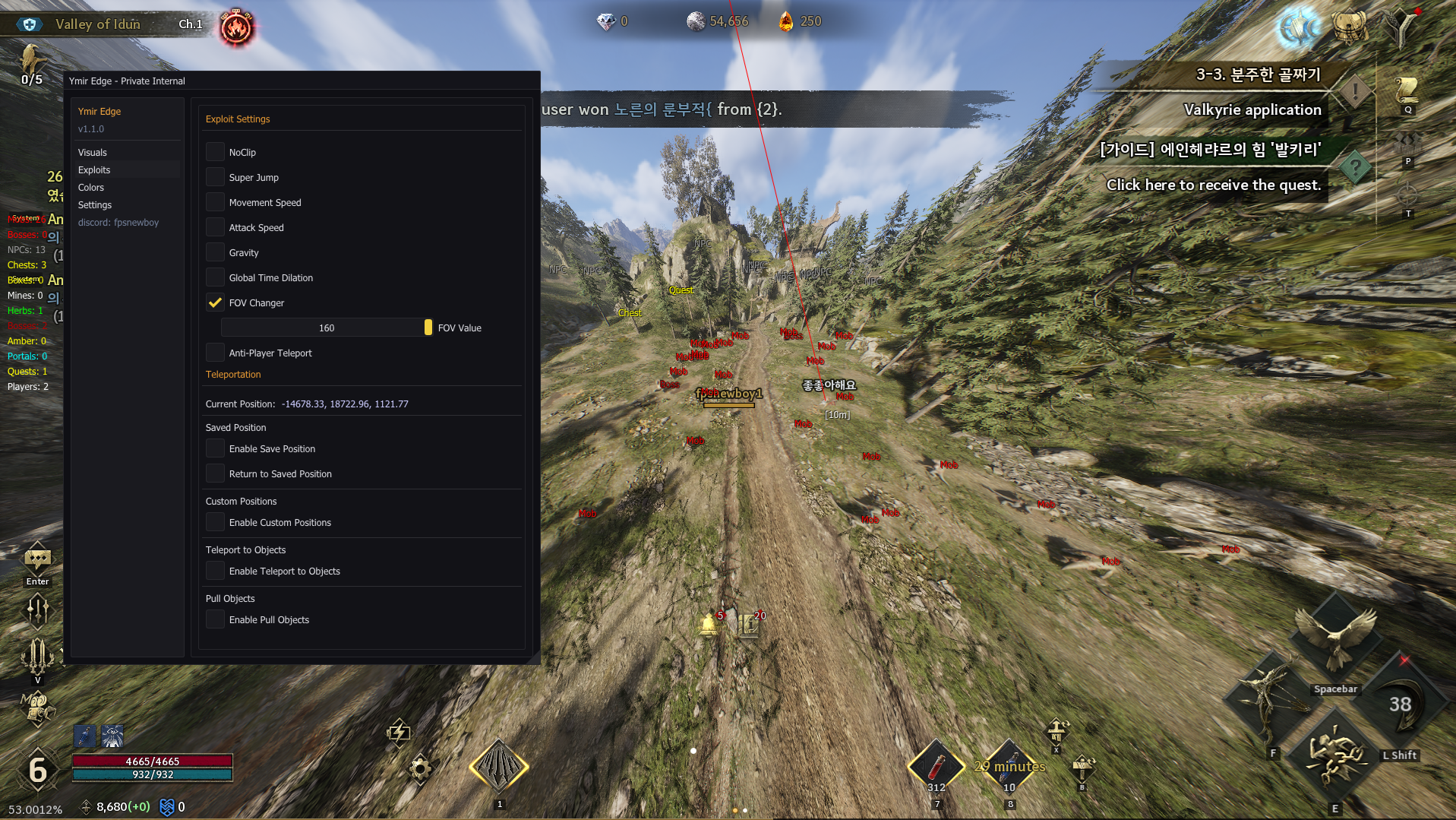Toggle Enable Custom Positions
Image resolution: width=1456 pixels, height=820 pixels.
(216, 522)
